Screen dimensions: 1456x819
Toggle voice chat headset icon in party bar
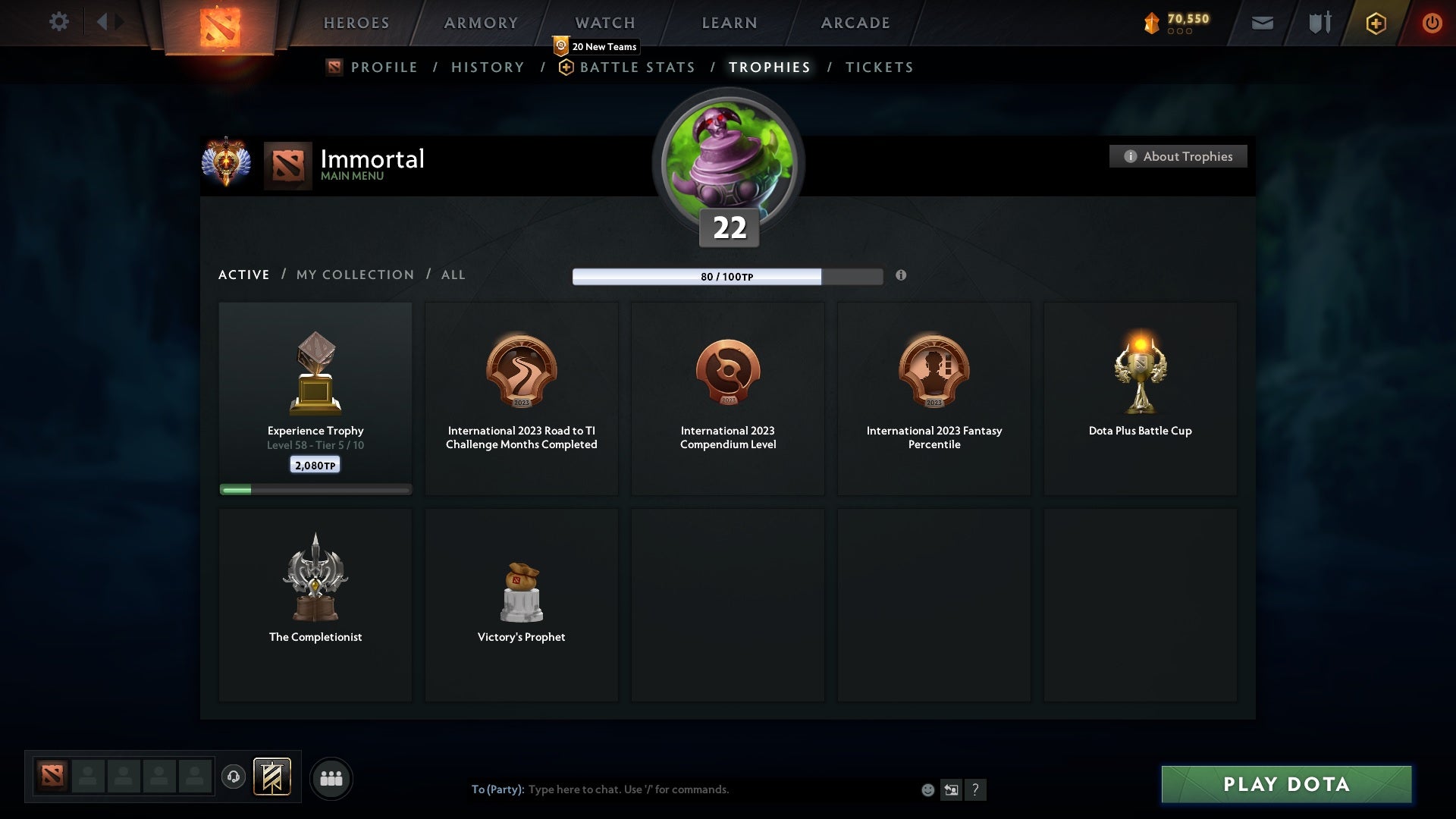(234, 777)
